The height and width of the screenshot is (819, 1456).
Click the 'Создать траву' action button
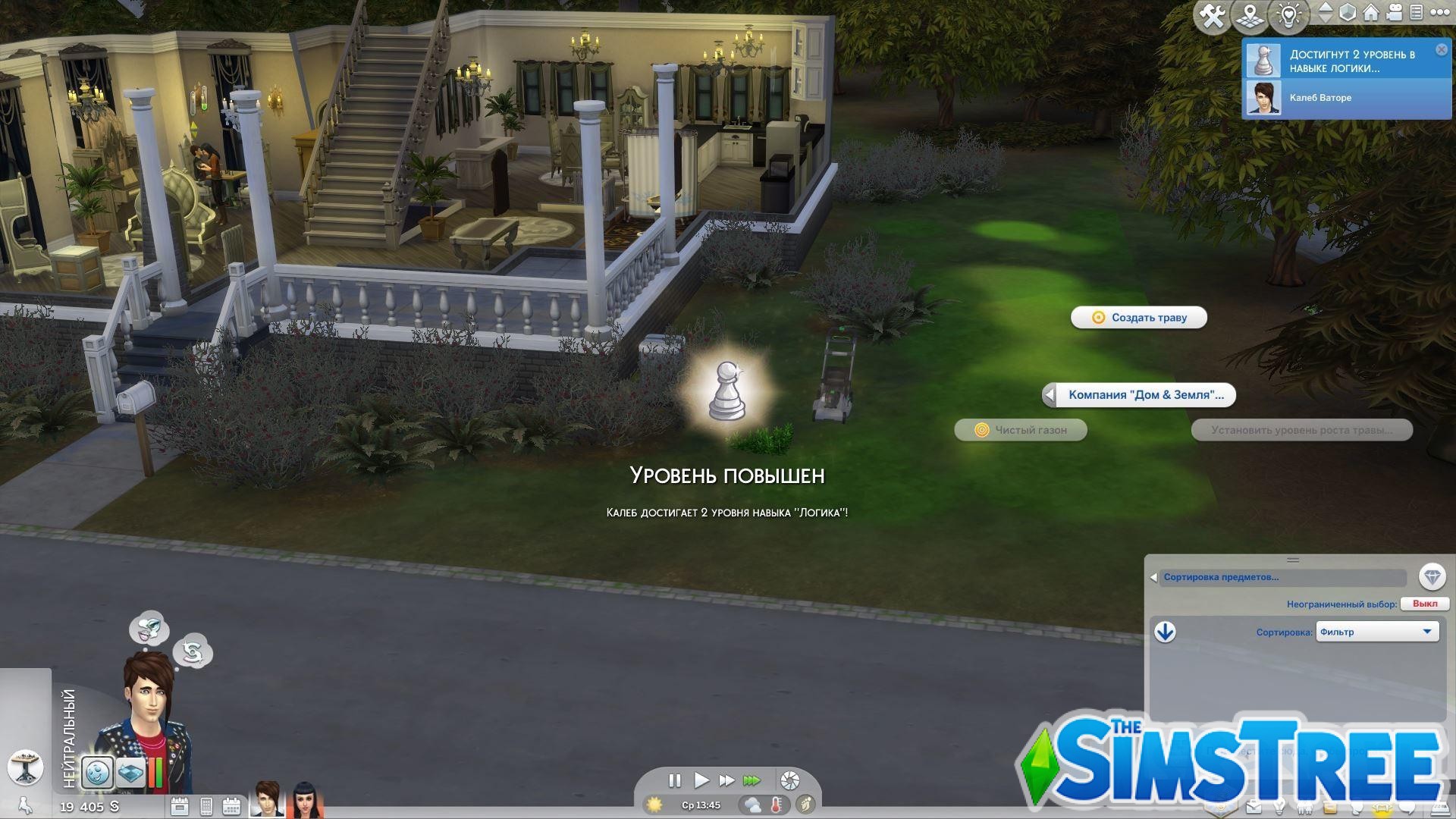1138,317
